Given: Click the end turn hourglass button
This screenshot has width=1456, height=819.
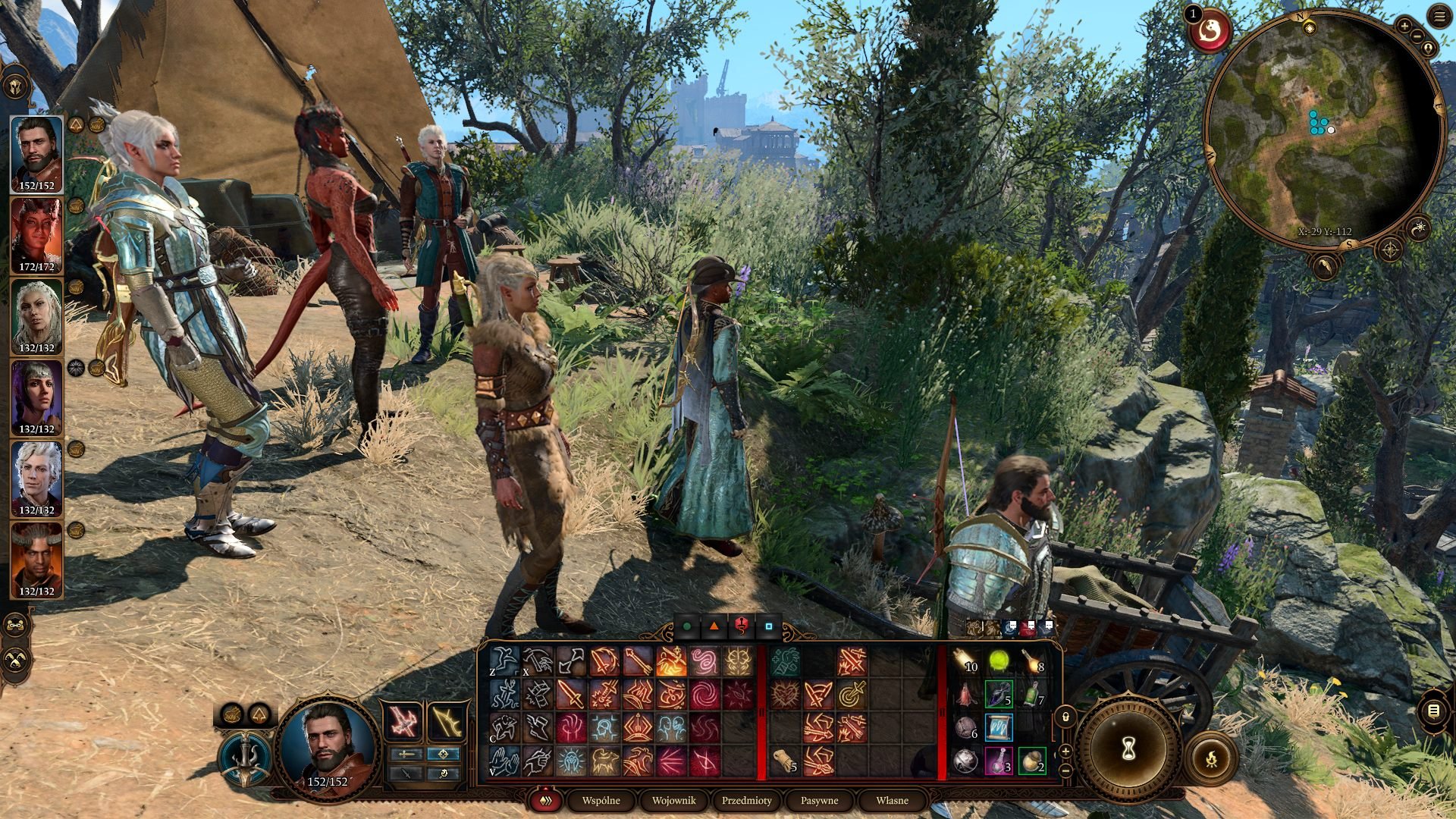Looking at the screenshot, I should click(1128, 749).
